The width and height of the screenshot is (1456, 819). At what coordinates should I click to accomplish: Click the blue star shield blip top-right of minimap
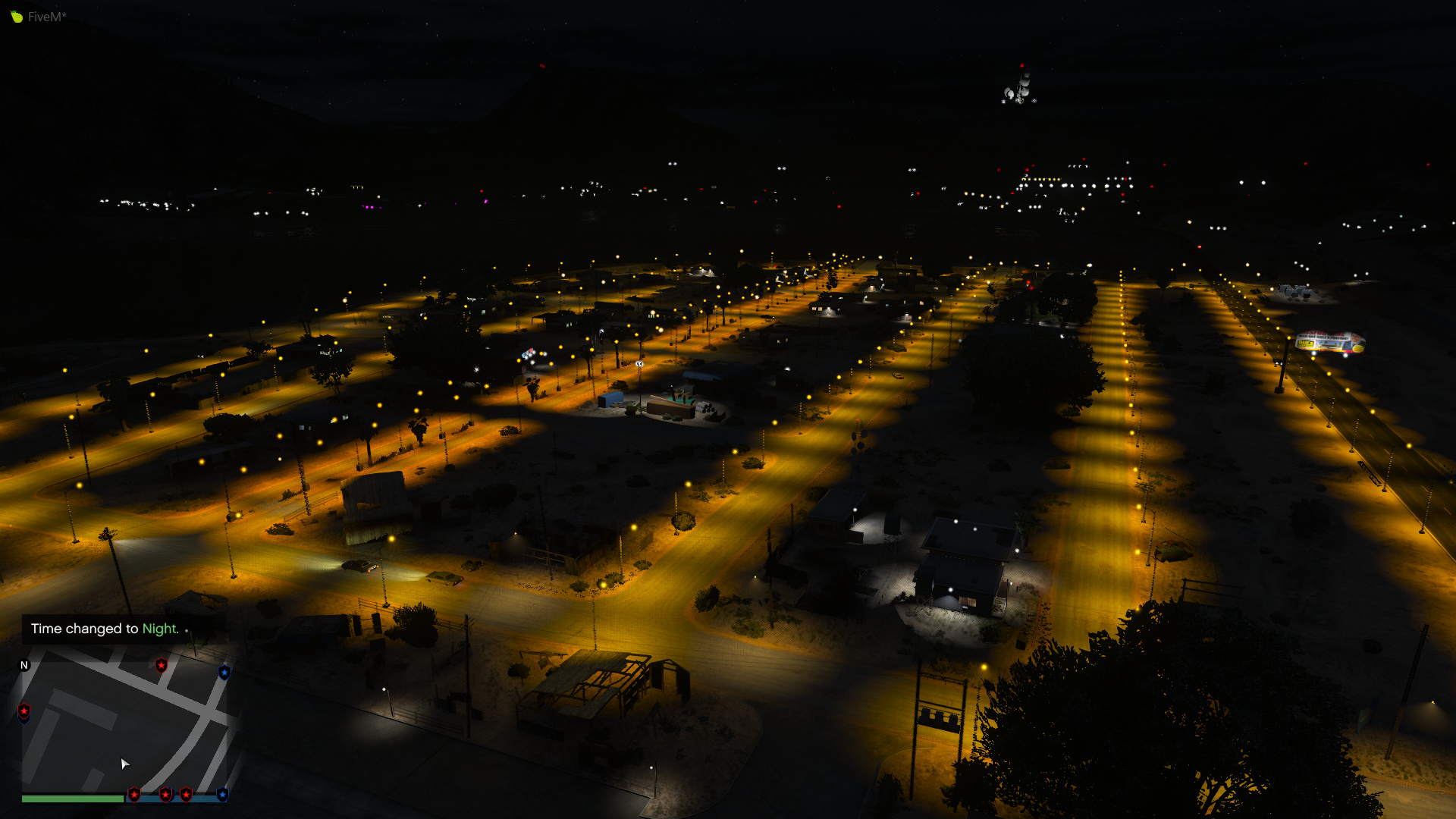tap(225, 673)
